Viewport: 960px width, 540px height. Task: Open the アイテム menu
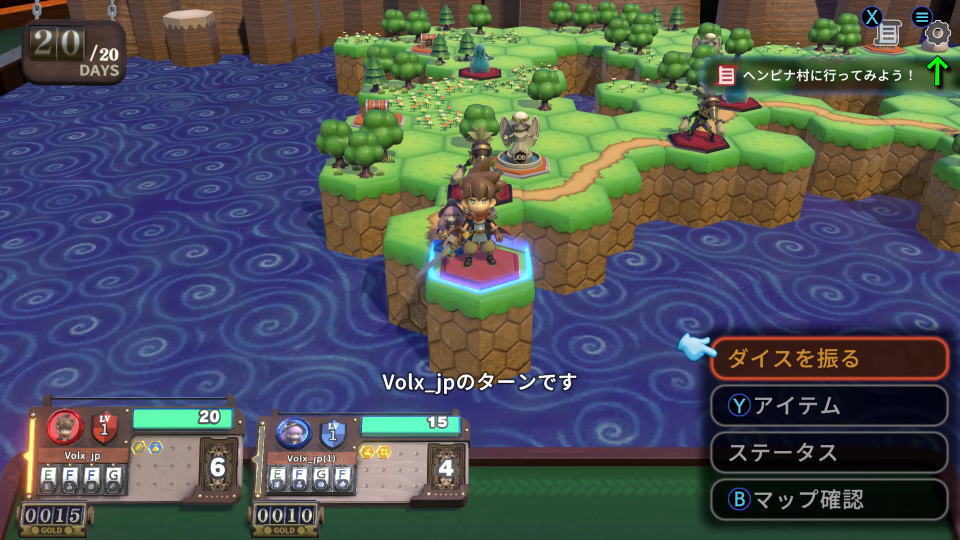(x=828, y=406)
